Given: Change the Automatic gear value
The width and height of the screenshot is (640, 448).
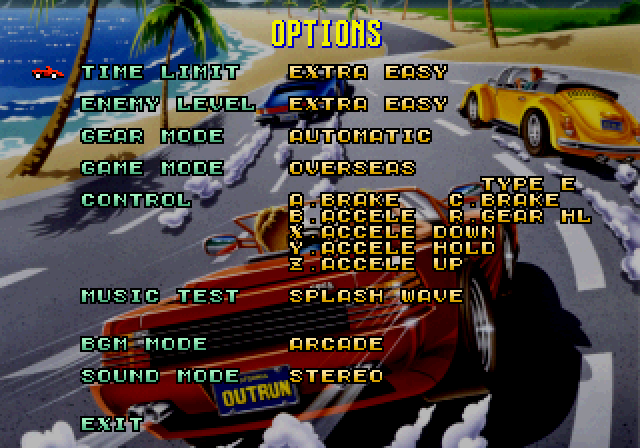Looking at the screenshot, I should pos(360,136).
